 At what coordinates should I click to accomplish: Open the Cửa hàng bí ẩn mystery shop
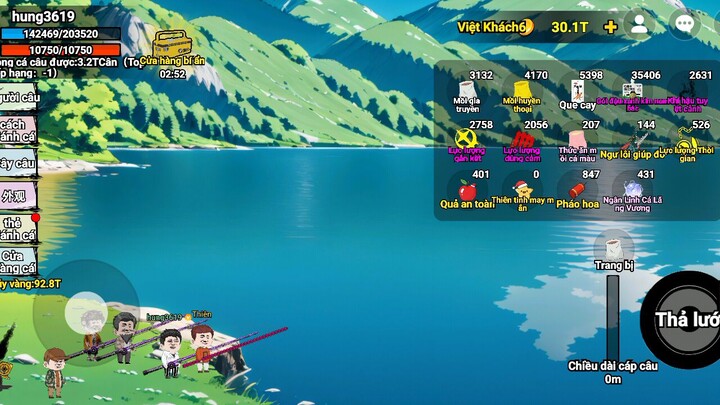170,46
